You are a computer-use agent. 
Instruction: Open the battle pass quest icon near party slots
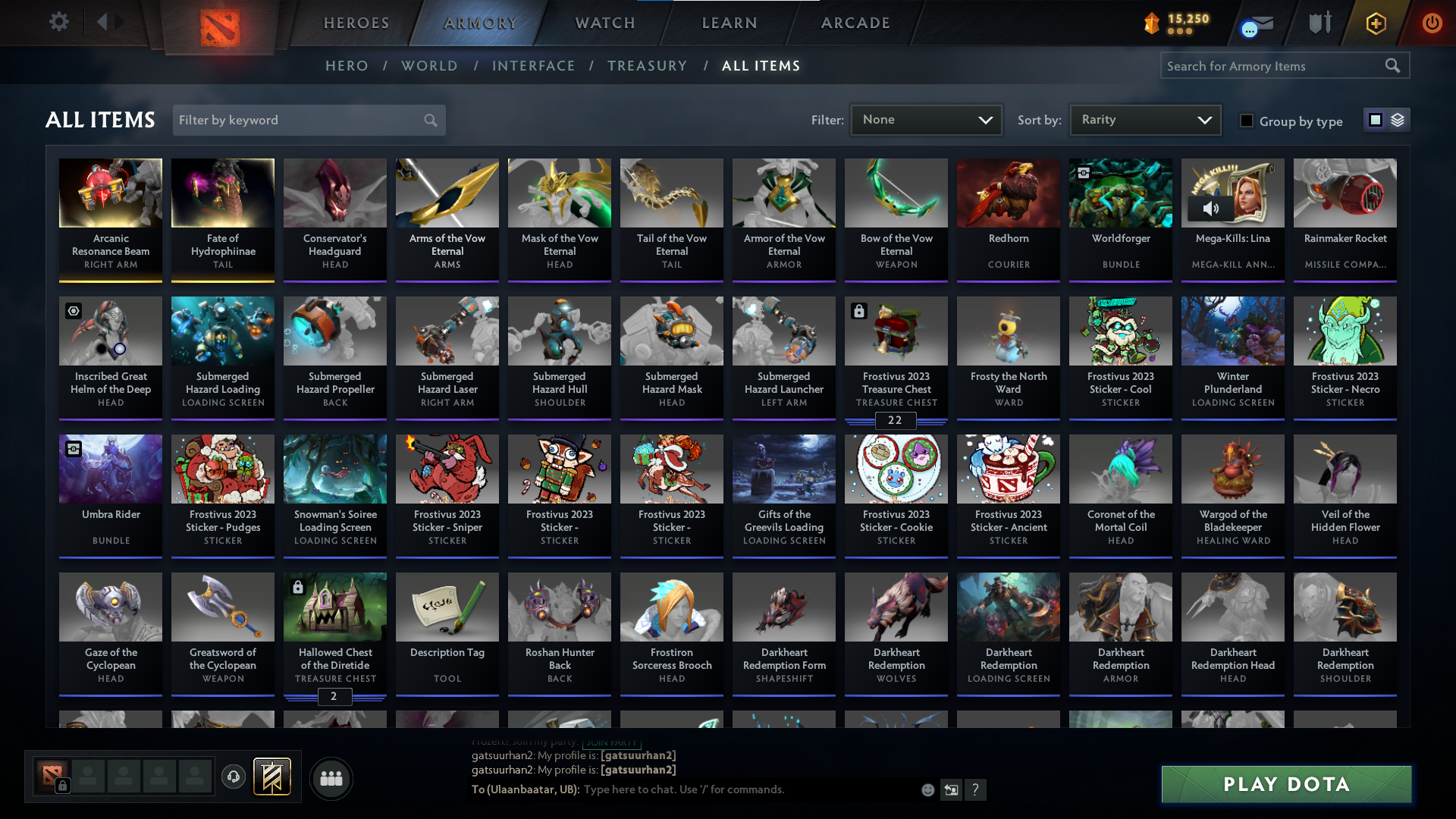click(271, 777)
